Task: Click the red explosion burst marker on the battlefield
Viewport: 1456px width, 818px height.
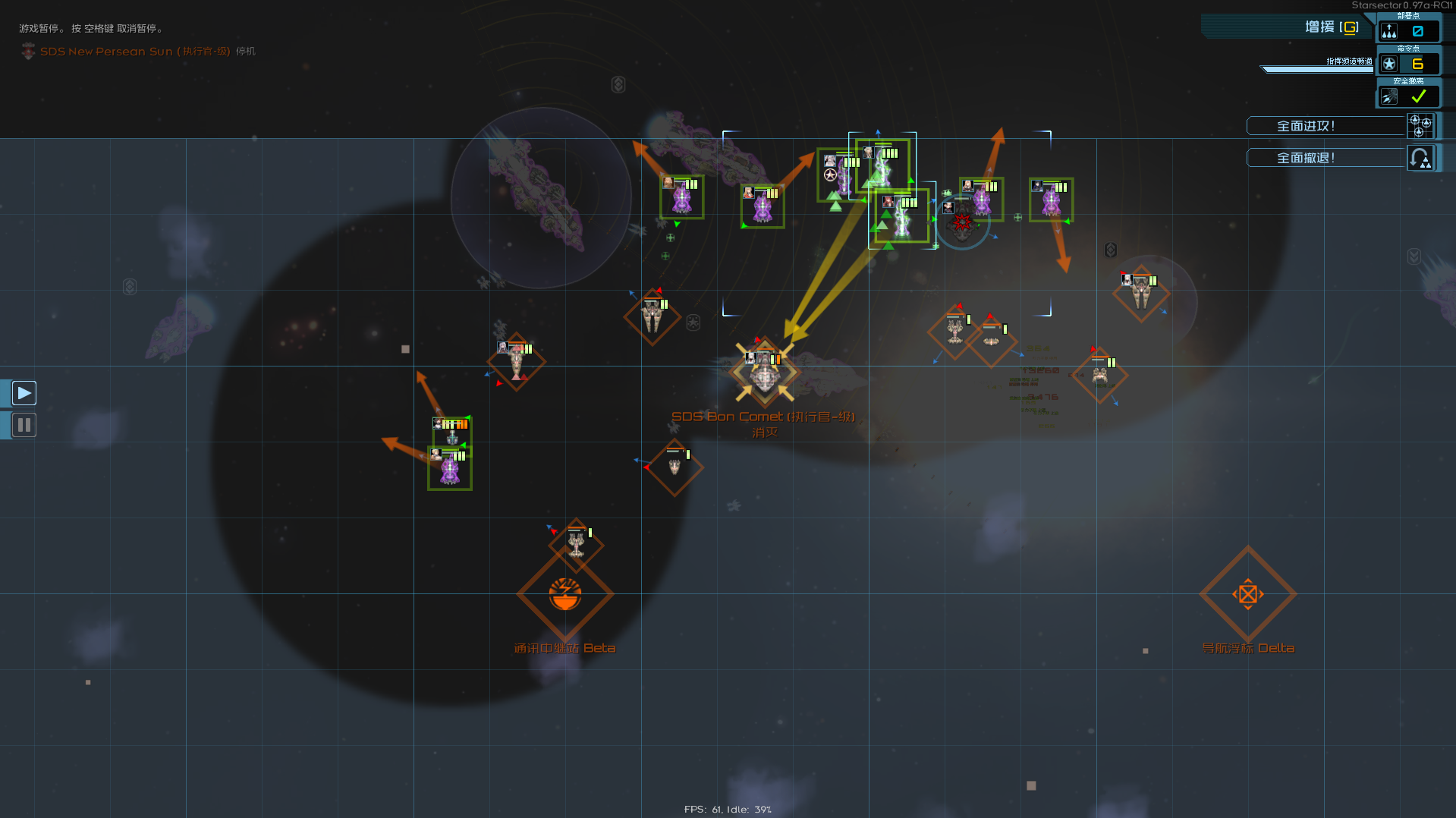Action: [962, 222]
